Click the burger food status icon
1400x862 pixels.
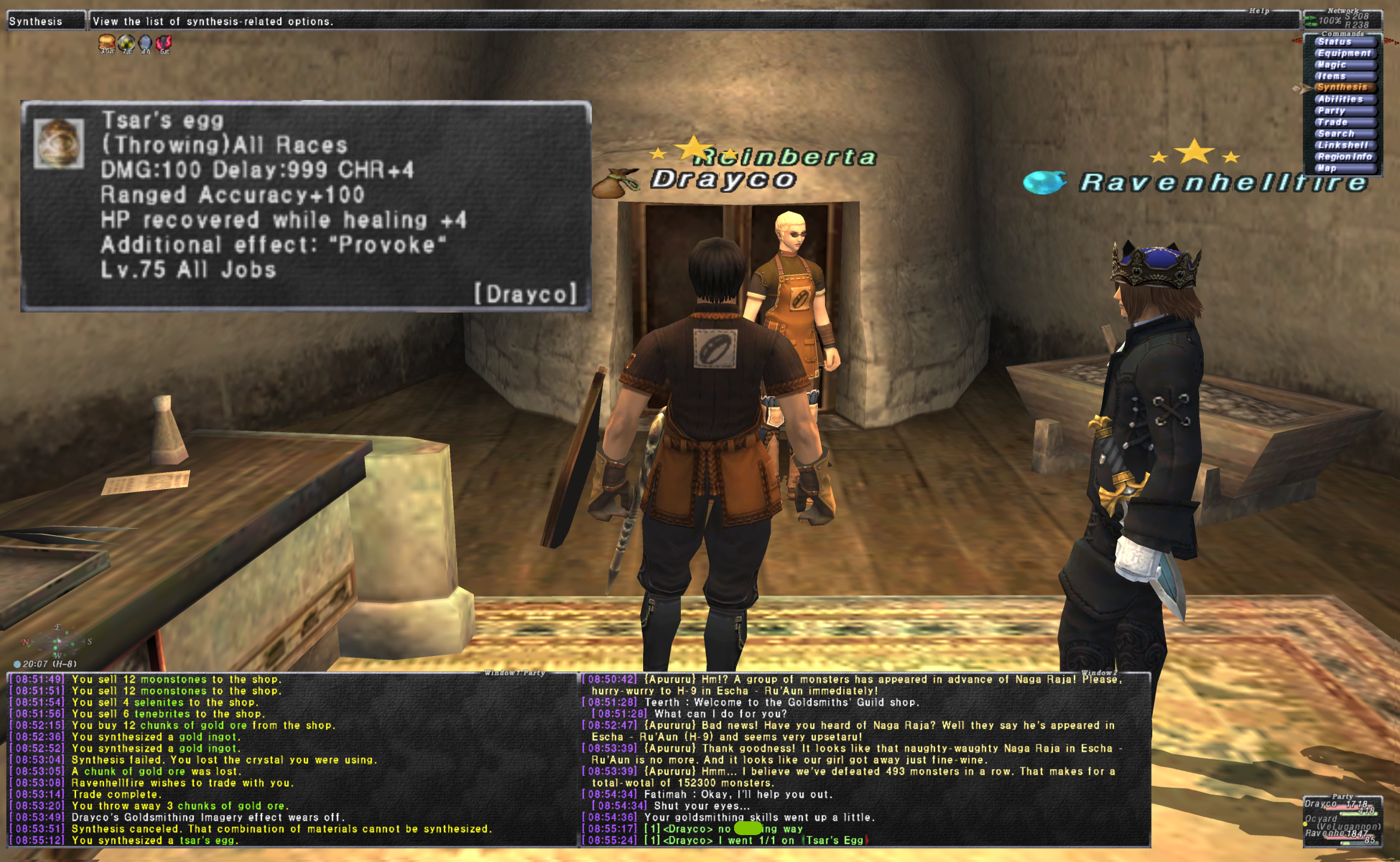pyautogui.click(x=107, y=43)
